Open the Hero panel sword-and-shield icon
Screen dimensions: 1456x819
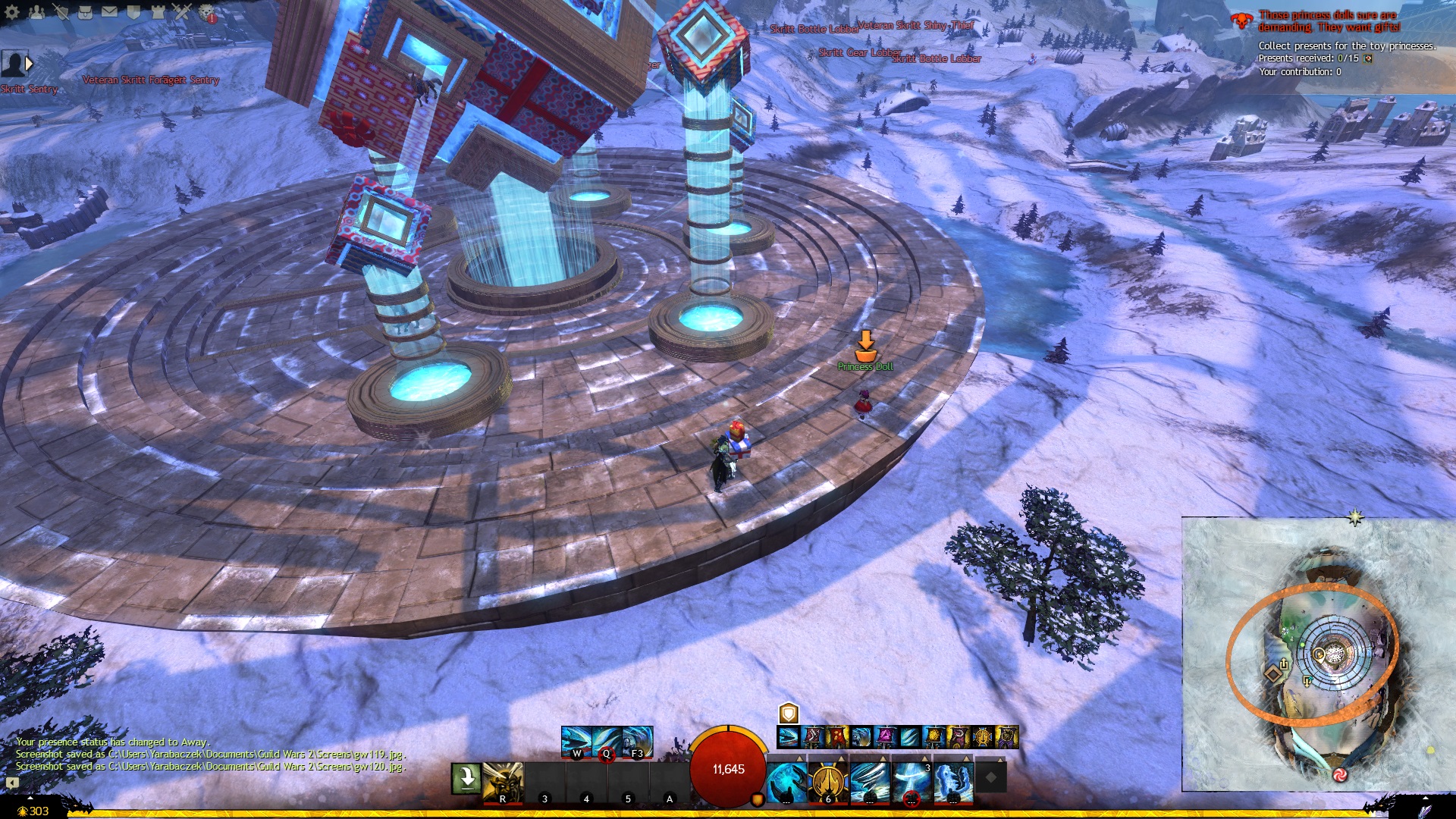(61, 12)
